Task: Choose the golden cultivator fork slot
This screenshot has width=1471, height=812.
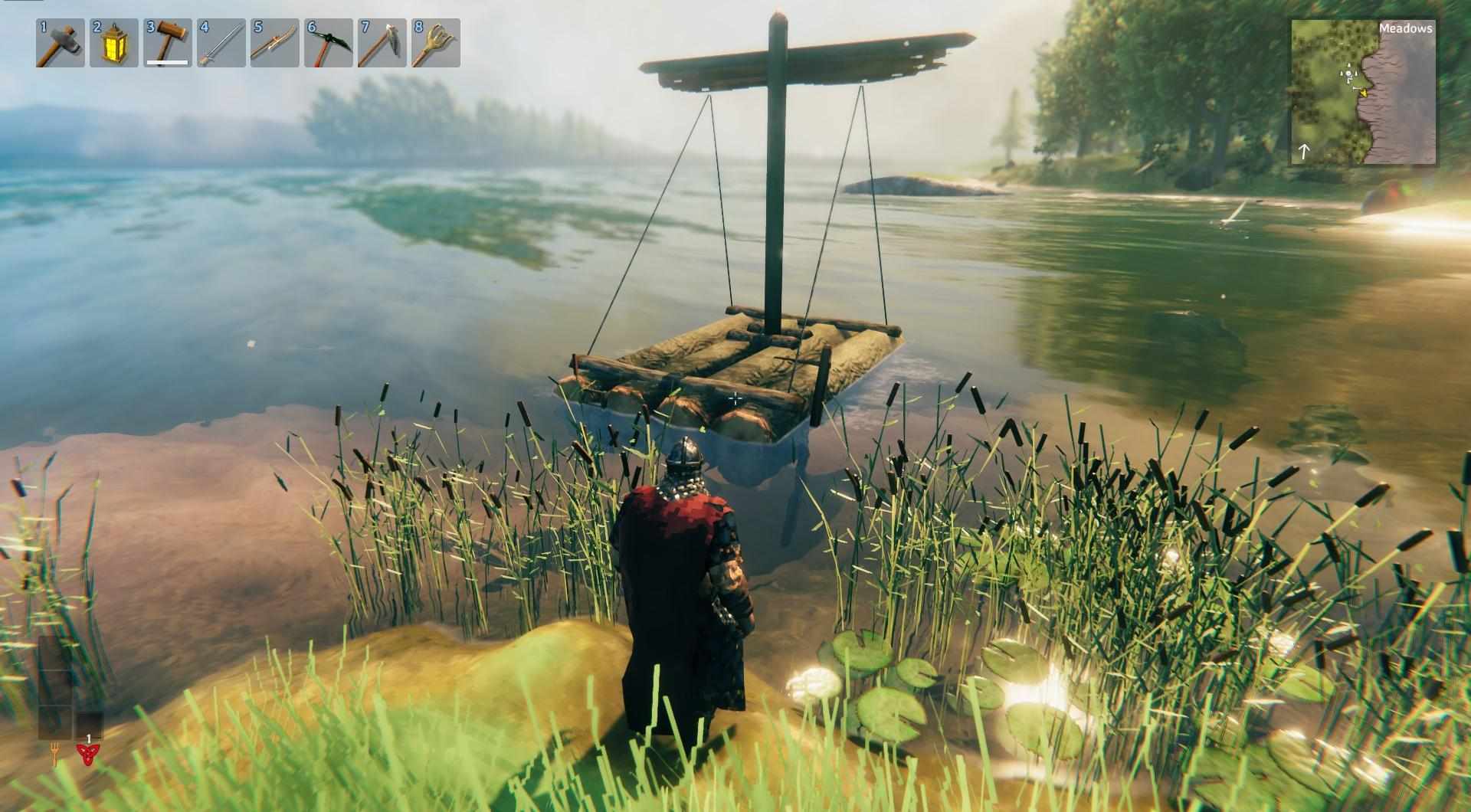Action: (436, 43)
